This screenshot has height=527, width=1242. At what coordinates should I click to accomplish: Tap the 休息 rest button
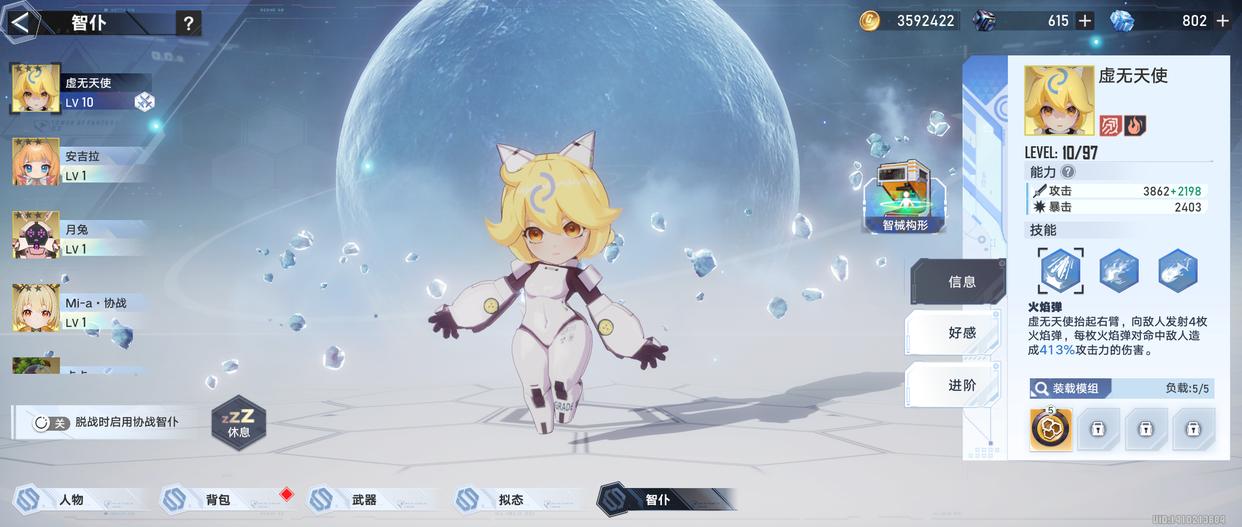(x=239, y=420)
